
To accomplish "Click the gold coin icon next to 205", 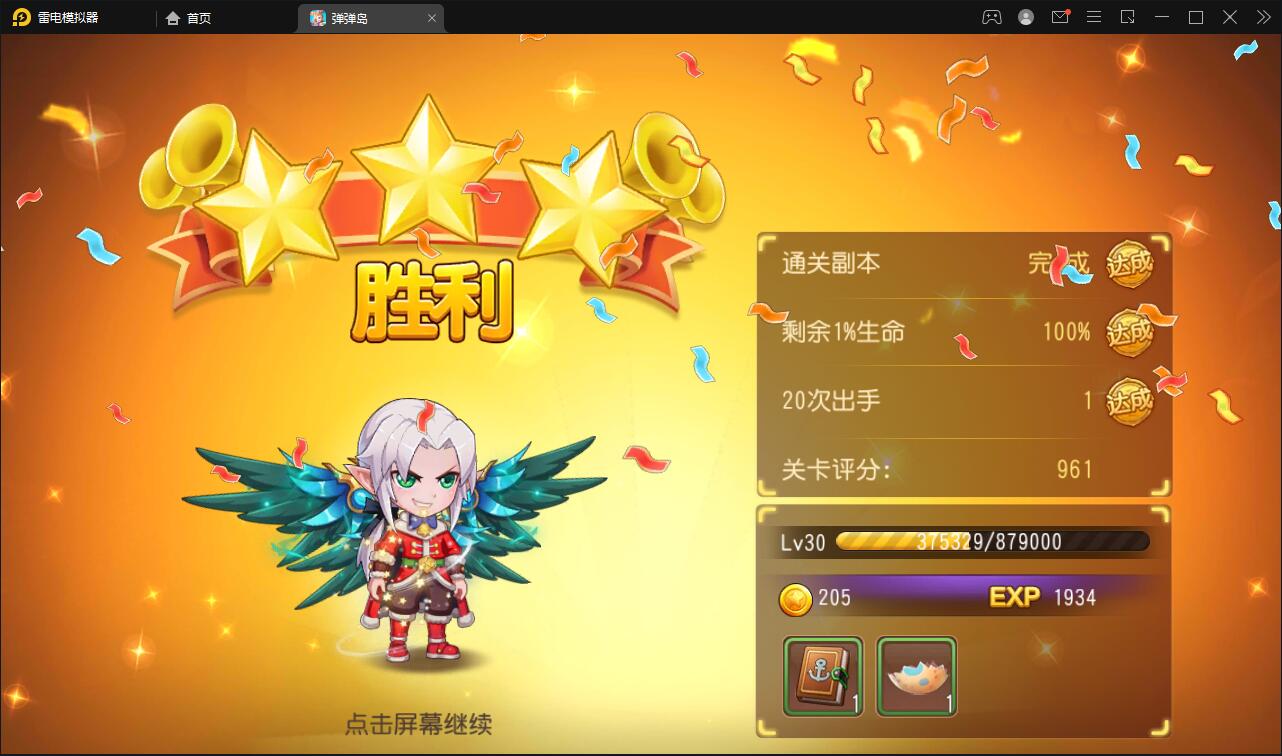I will [x=797, y=597].
